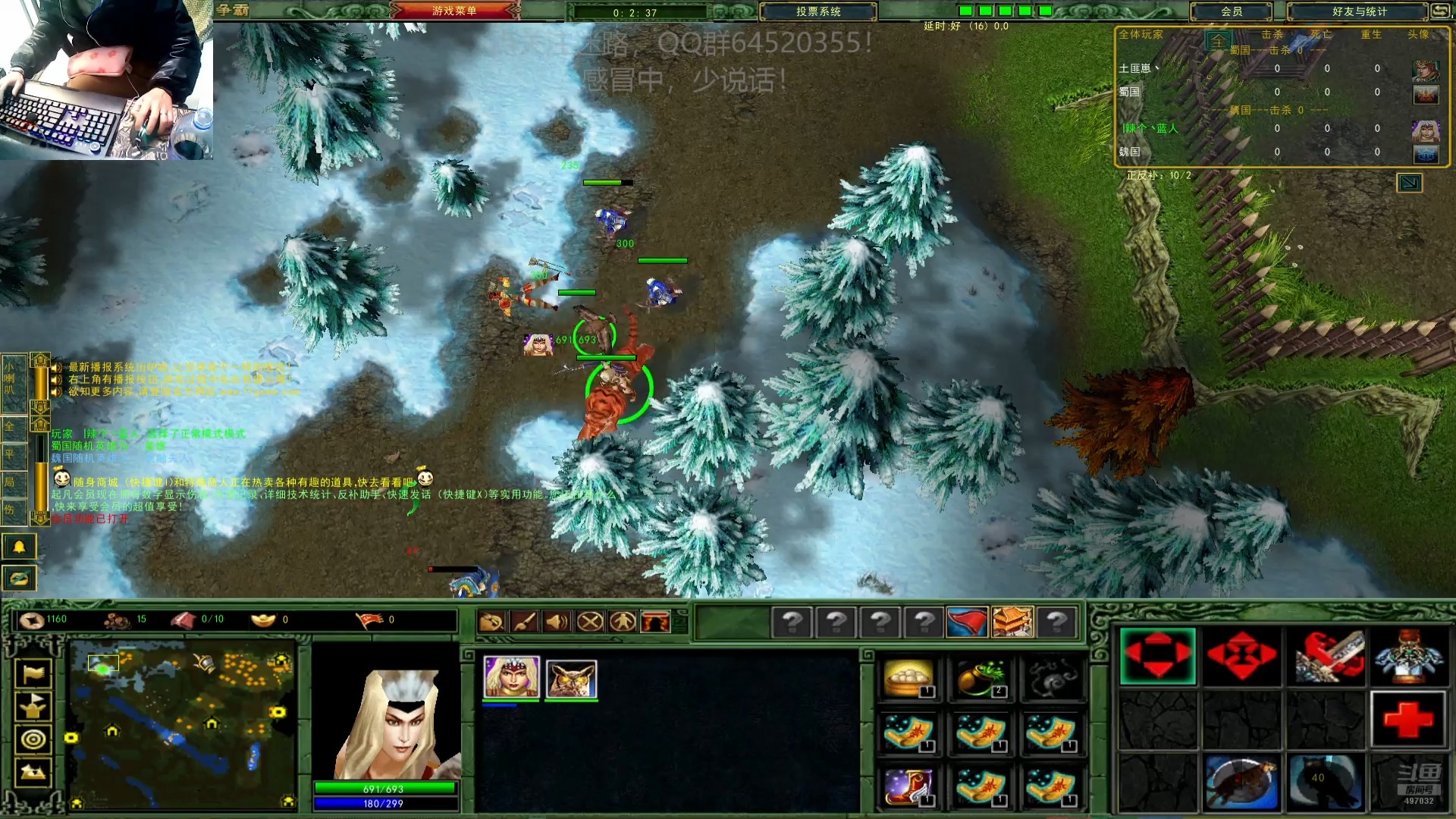Click on the minimap
1456x819 pixels.
pos(182,724)
